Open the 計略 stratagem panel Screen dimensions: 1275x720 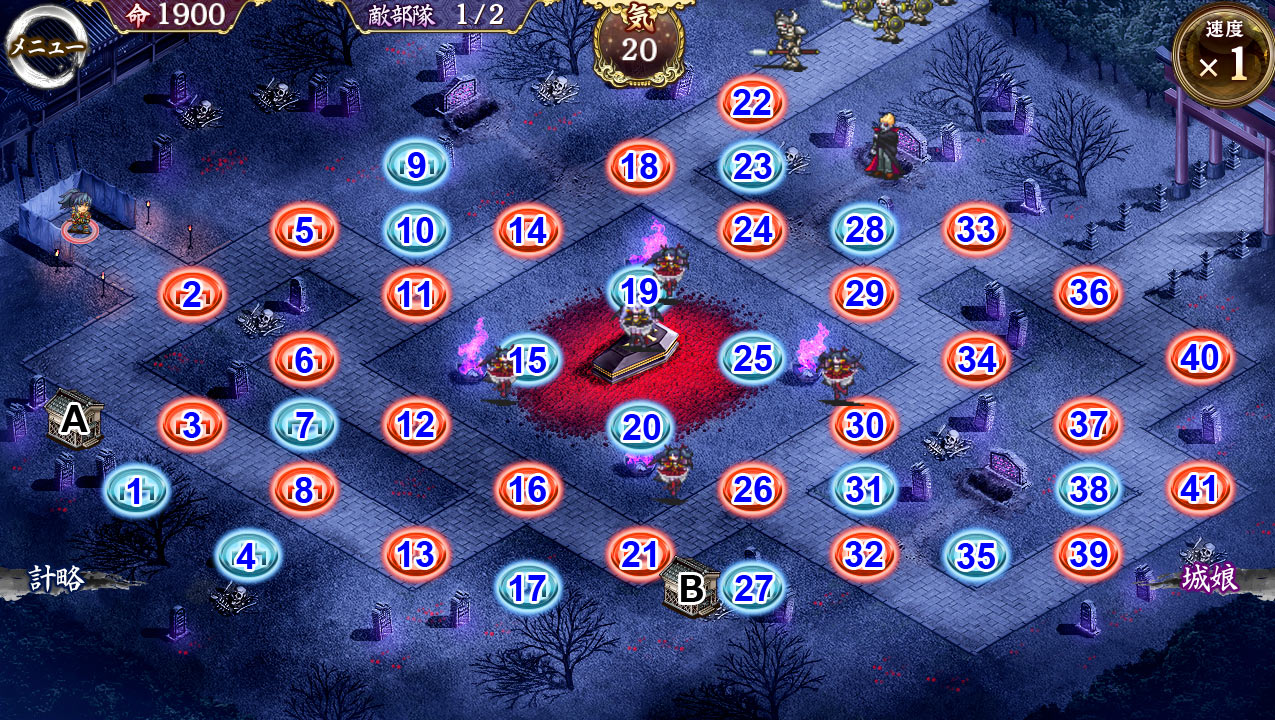(57, 578)
